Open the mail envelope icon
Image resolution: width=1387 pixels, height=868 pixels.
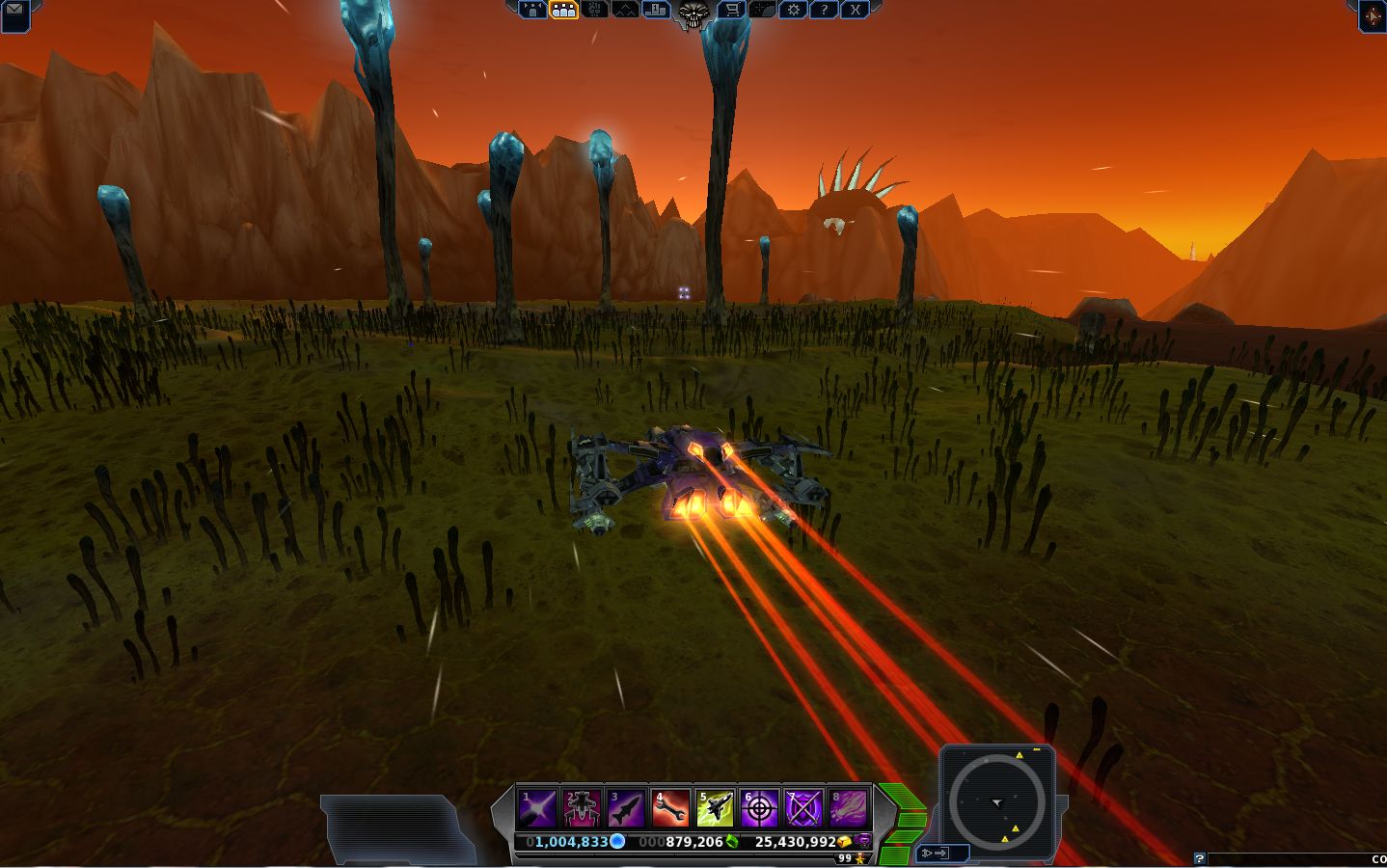[14, 12]
